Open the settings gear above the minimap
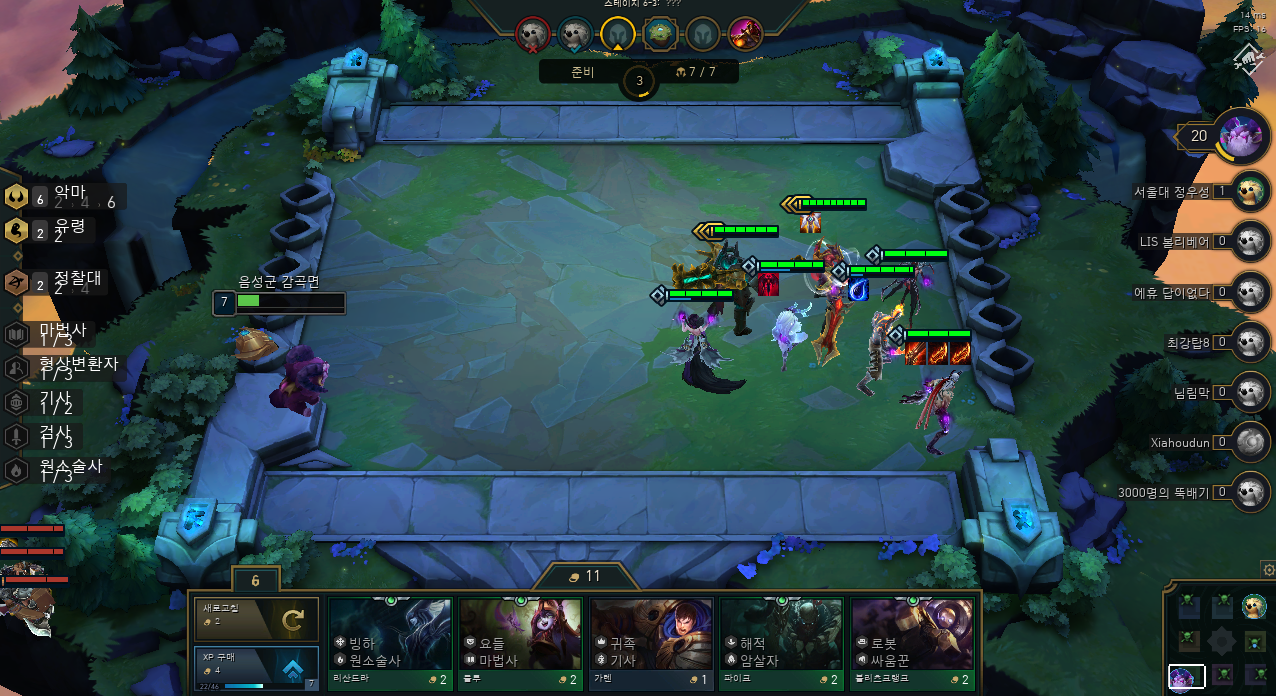This screenshot has height=696, width=1276. click(x=1268, y=570)
